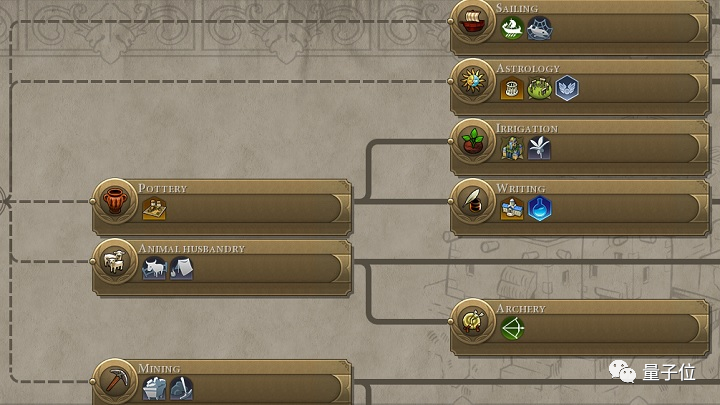
Task: Click the tent camp icon under Animal Husbandry
Action: coord(181,268)
